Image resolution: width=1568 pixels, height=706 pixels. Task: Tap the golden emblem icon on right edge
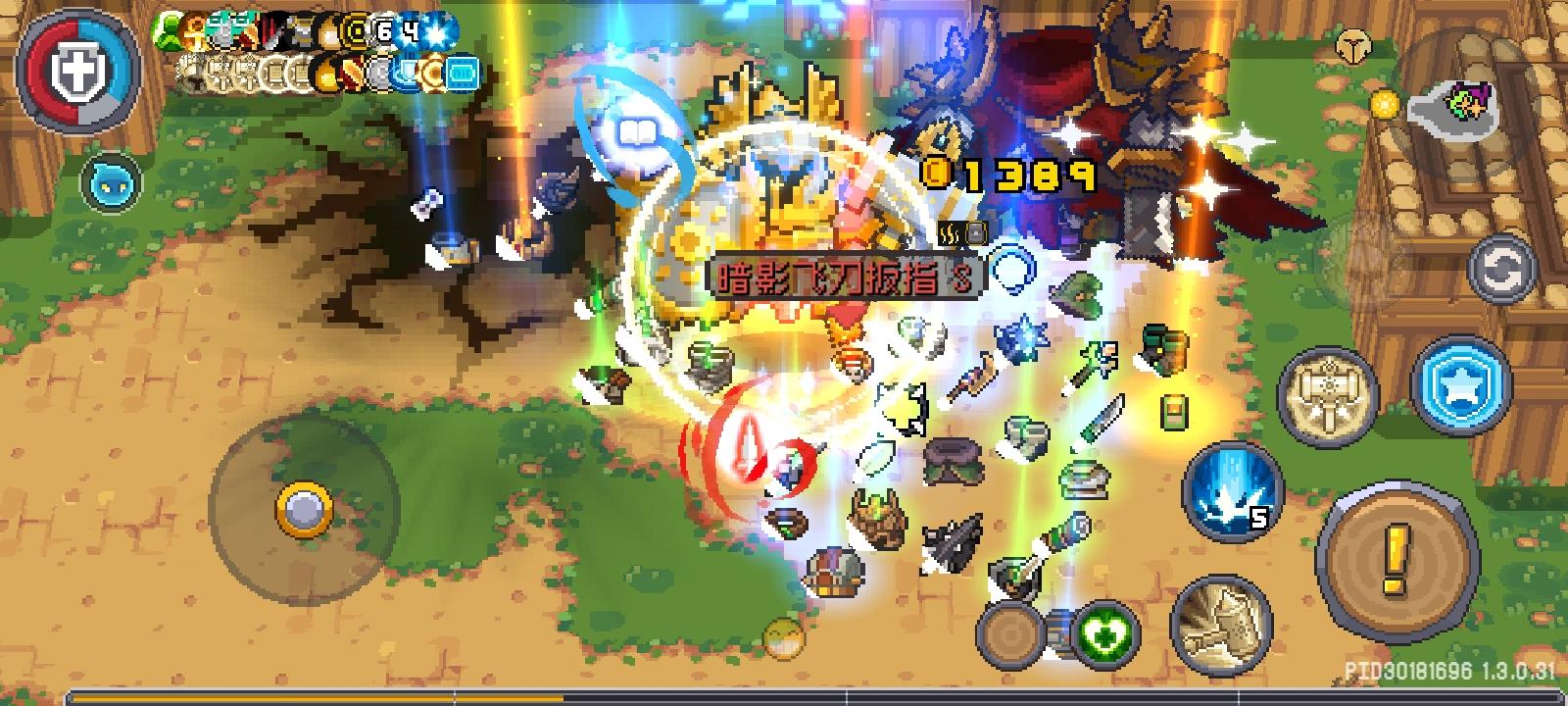pos(1353,44)
